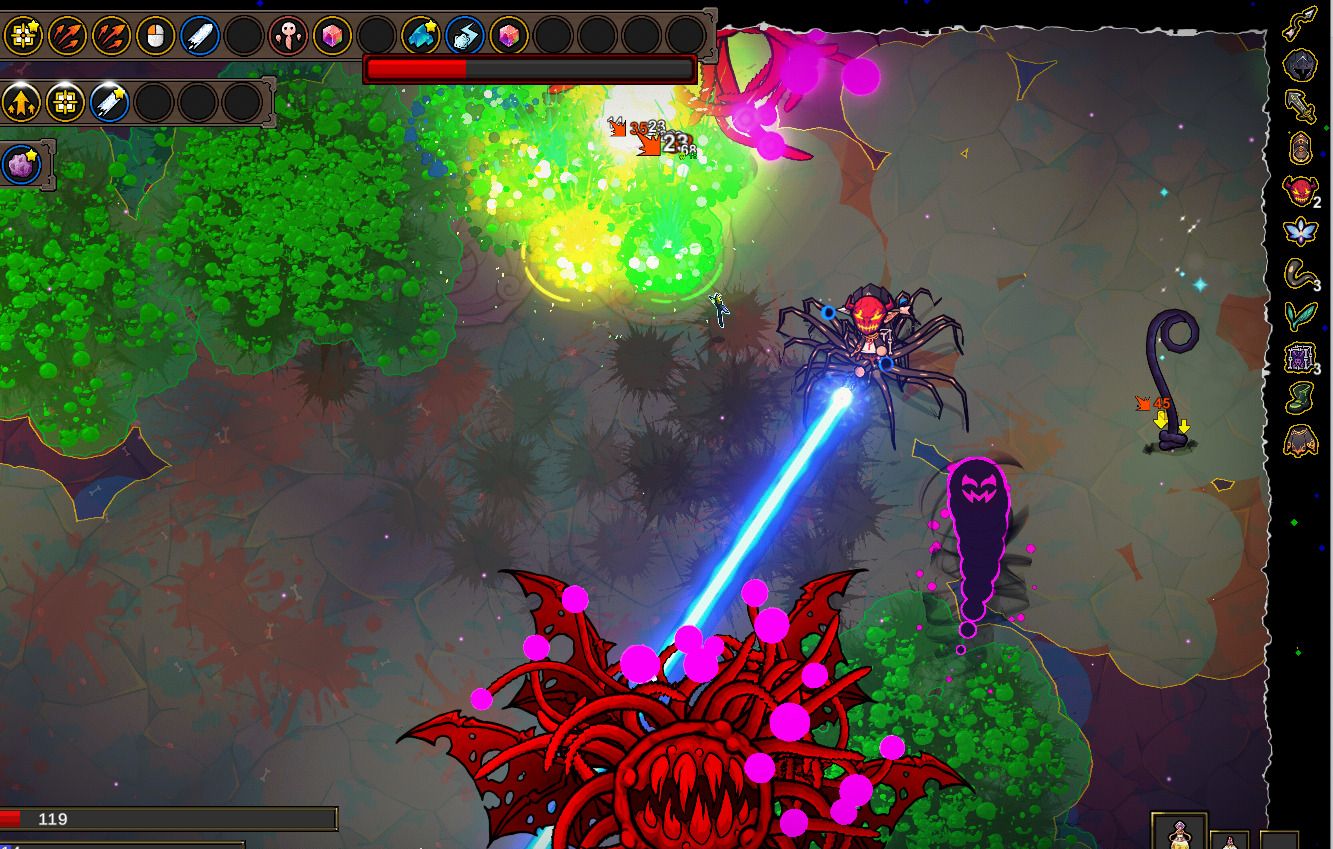The height and width of the screenshot is (849, 1333).
Task: Click the green boot item
Action: pos(1300,399)
